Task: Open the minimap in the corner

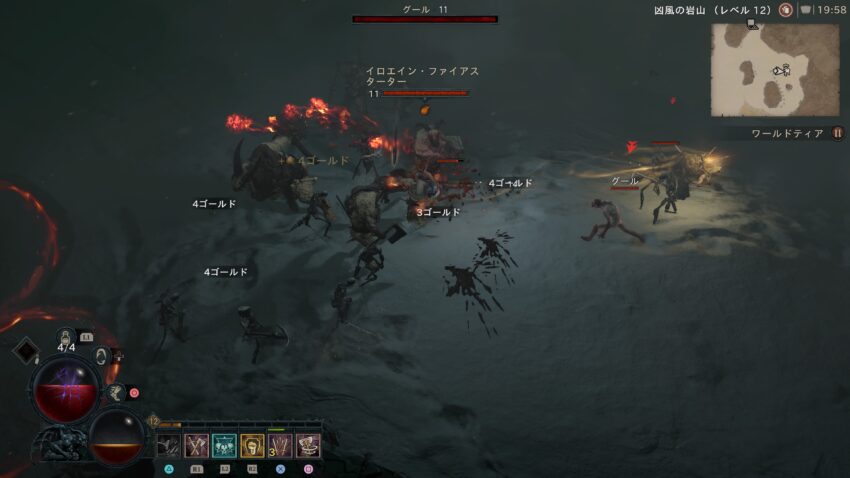Action: (x=775, y=70)
